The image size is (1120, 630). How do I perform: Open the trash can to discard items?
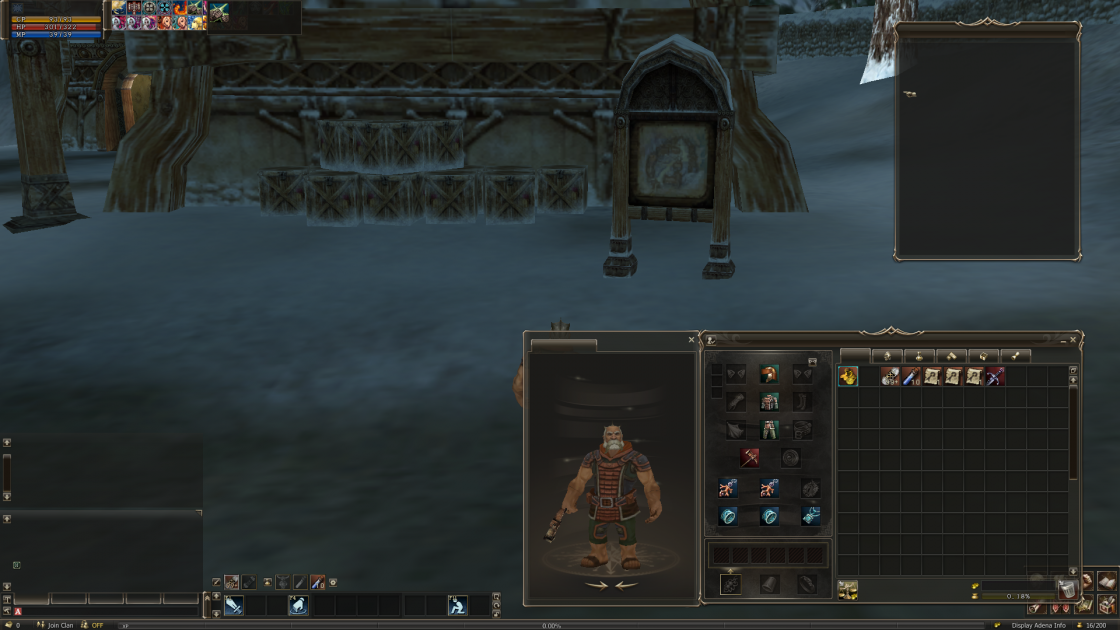coord(1067,589)
